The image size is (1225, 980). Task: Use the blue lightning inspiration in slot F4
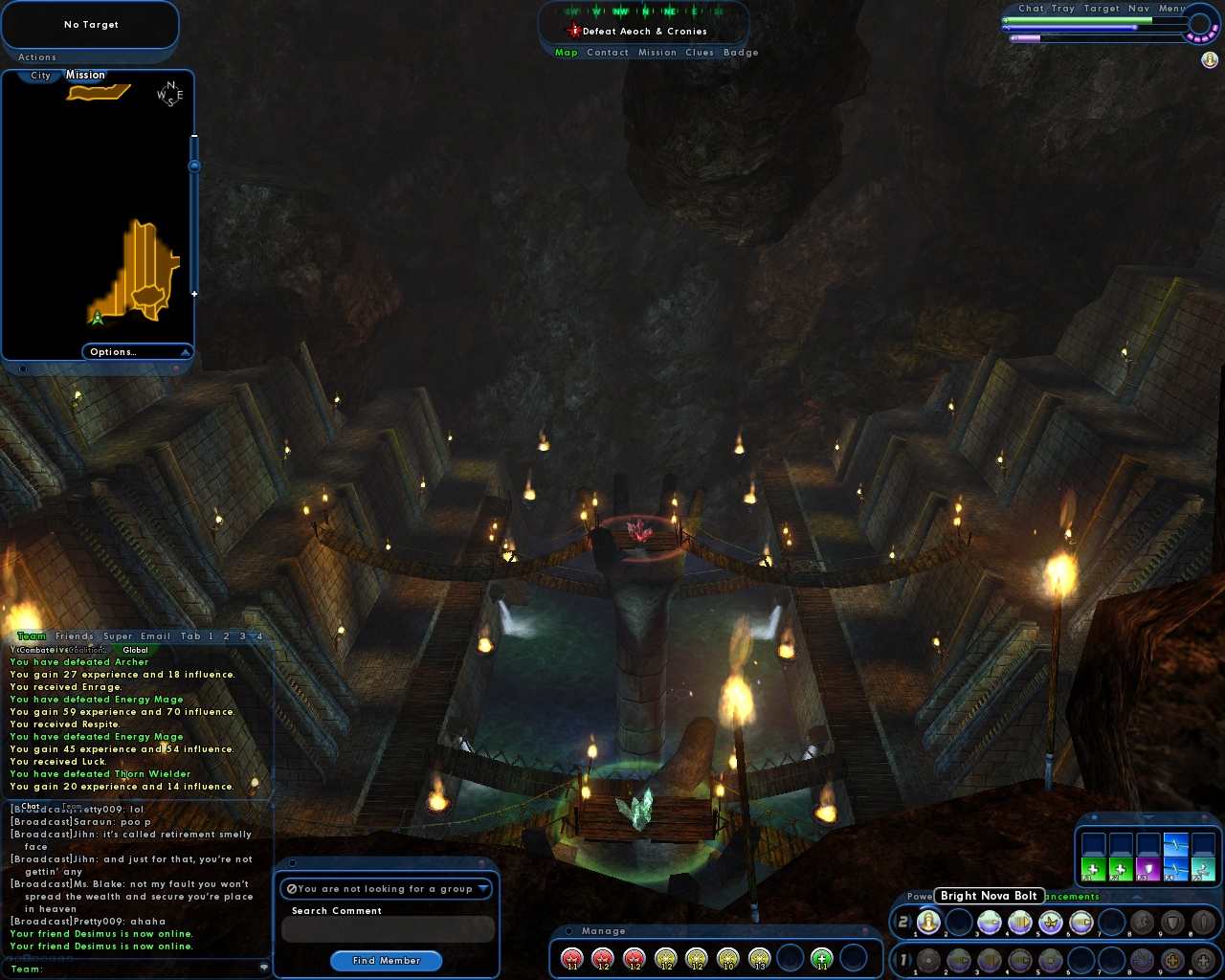[1175, 868]
